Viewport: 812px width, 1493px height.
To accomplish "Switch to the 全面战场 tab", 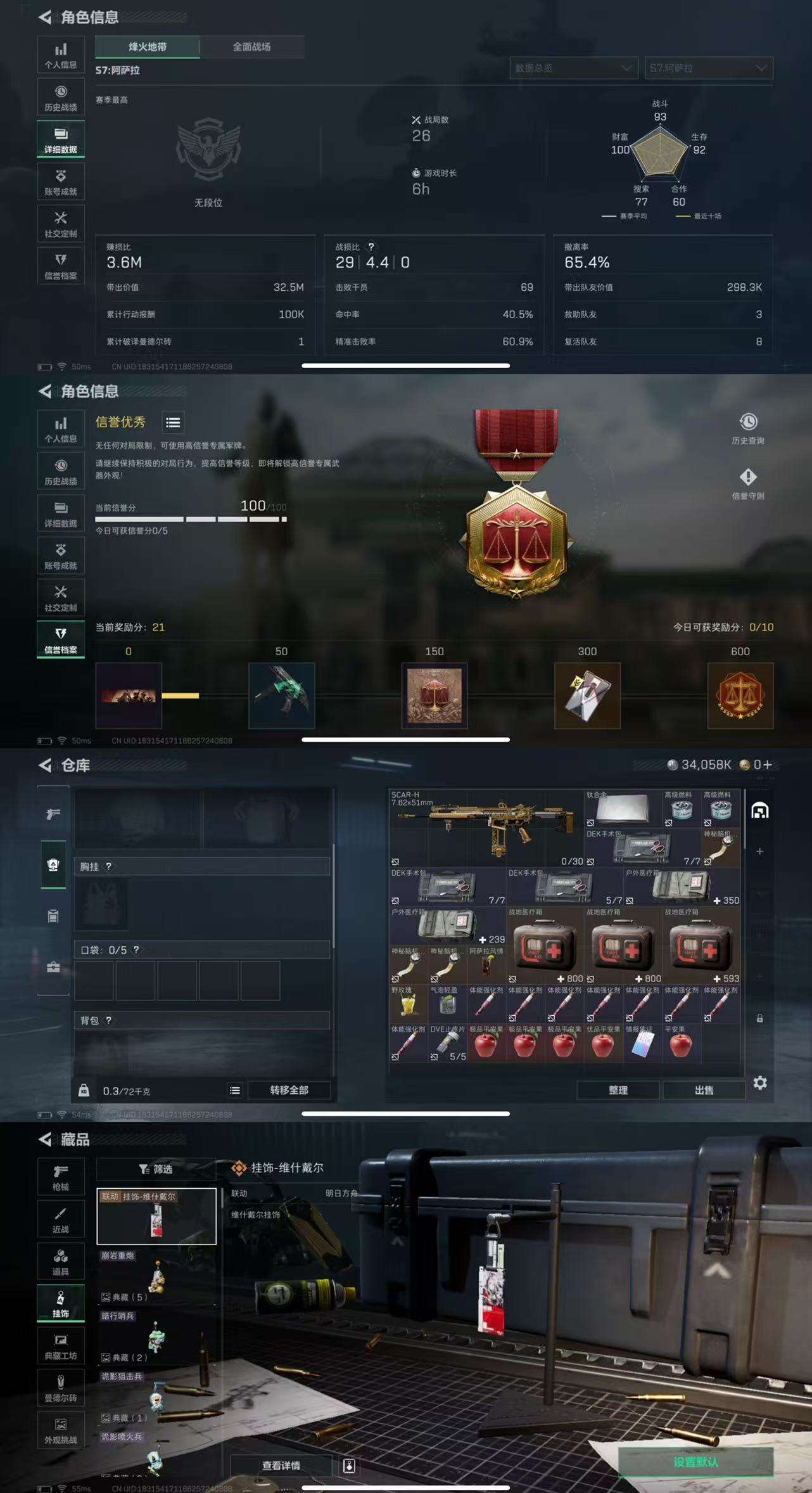I will pos(254,47).
